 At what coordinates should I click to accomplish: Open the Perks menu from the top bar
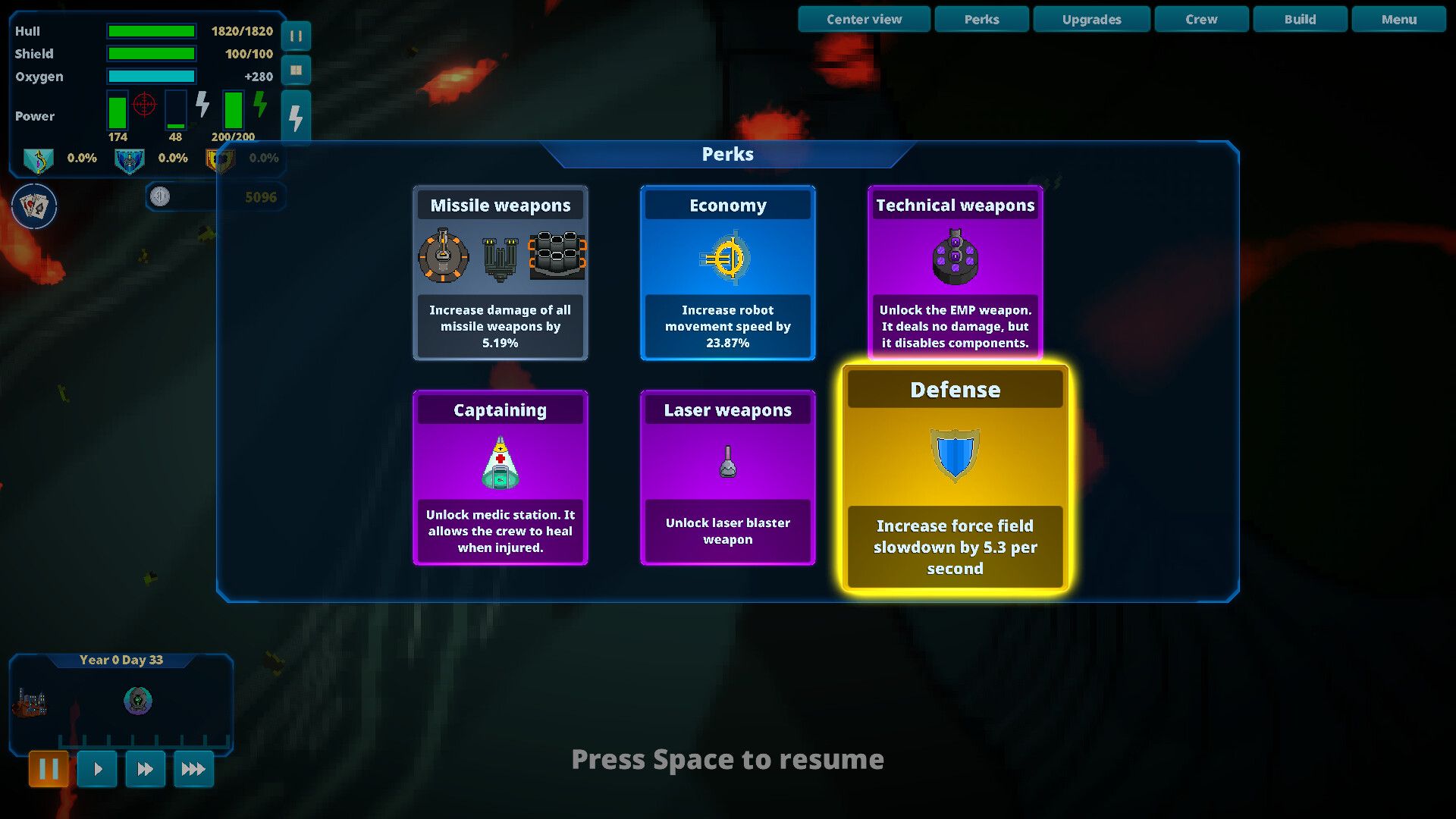click(981, 19)
